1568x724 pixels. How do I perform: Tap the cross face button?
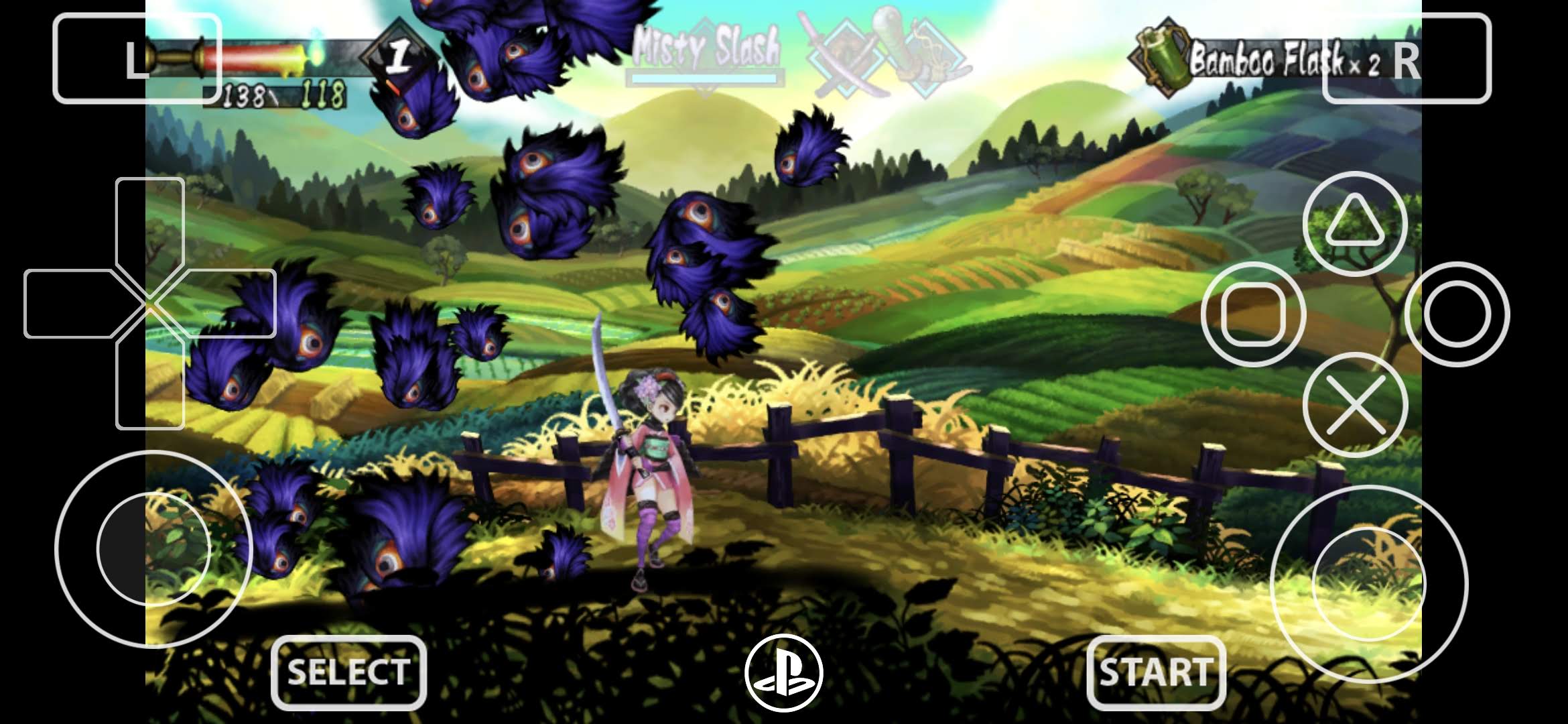click(1355, 405)
